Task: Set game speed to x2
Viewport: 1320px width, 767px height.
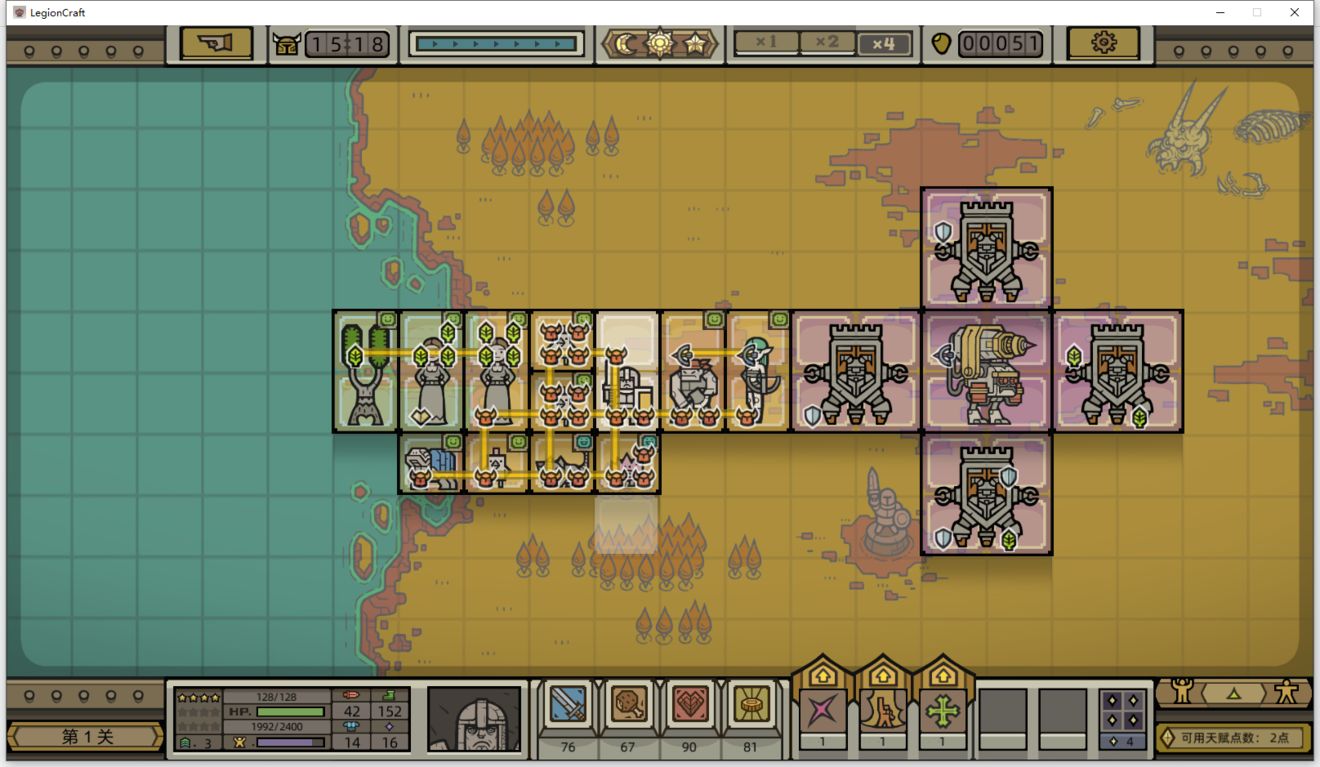Action: 826,43
